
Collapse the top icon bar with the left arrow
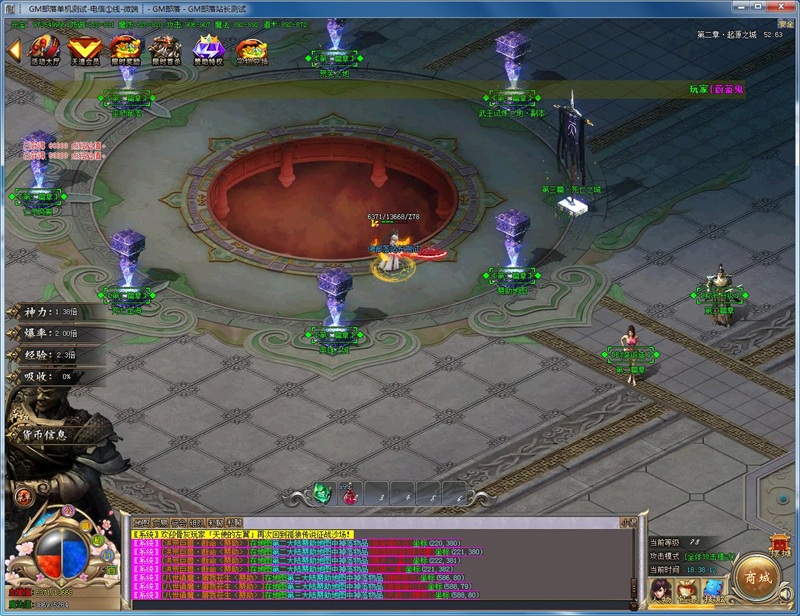point(13,48)
